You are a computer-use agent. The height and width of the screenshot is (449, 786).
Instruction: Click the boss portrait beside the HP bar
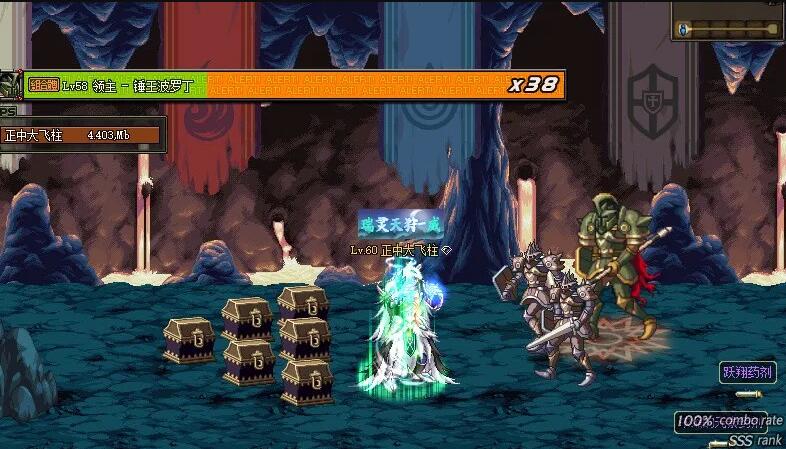tap(11, 84)
